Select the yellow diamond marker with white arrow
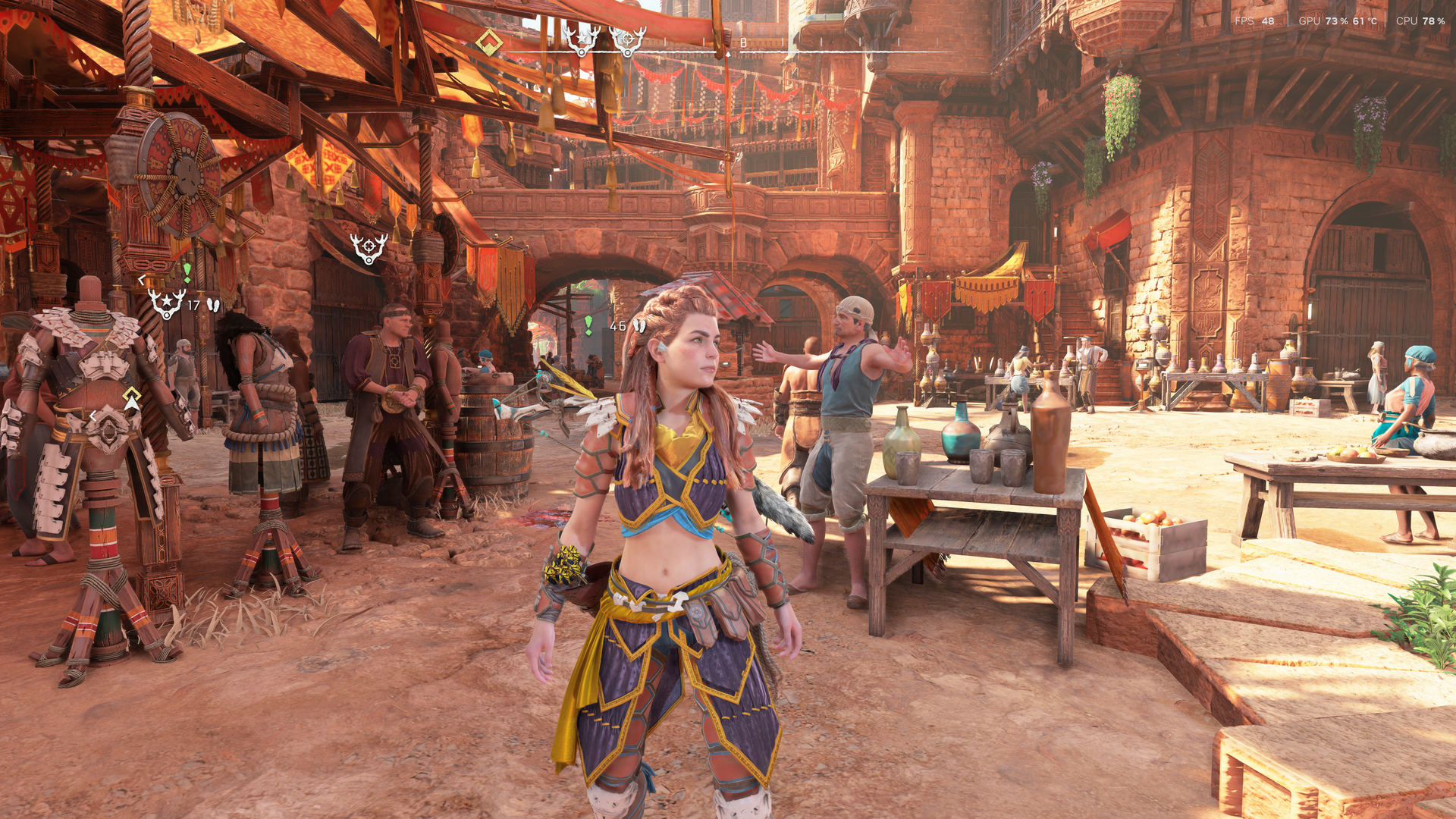The width and height of the screenshot is (1456, 819). tap(132, 397)
